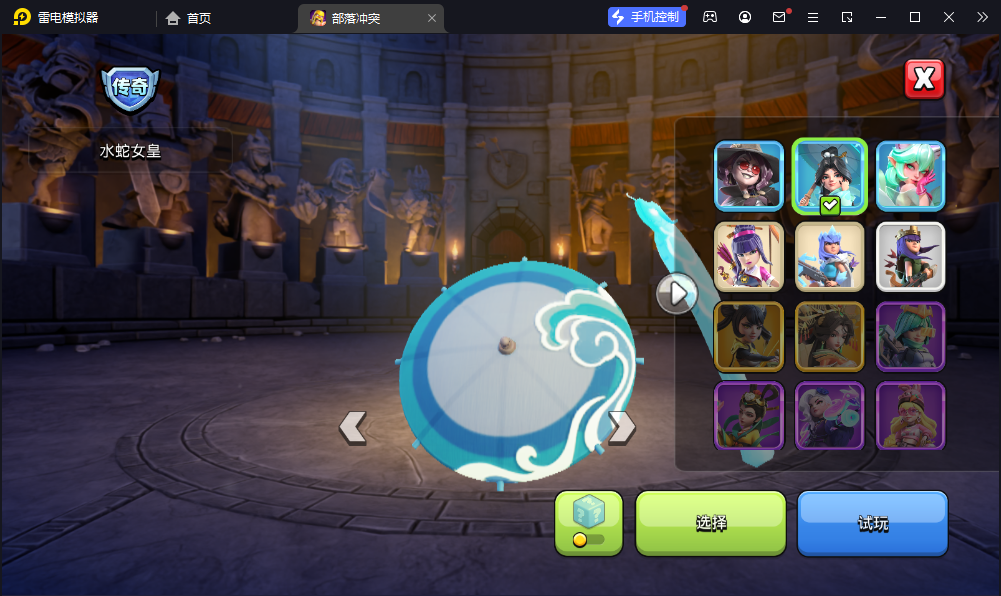Collapse the skin panel with round arrow
Viewport: 1001px width, 596px height.
(677, 293)
